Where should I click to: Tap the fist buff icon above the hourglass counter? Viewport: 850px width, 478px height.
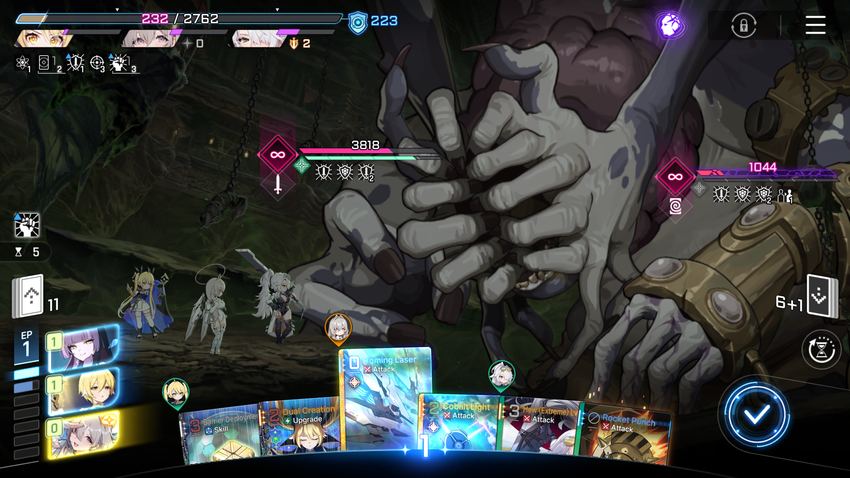click(x=27, y=226)
